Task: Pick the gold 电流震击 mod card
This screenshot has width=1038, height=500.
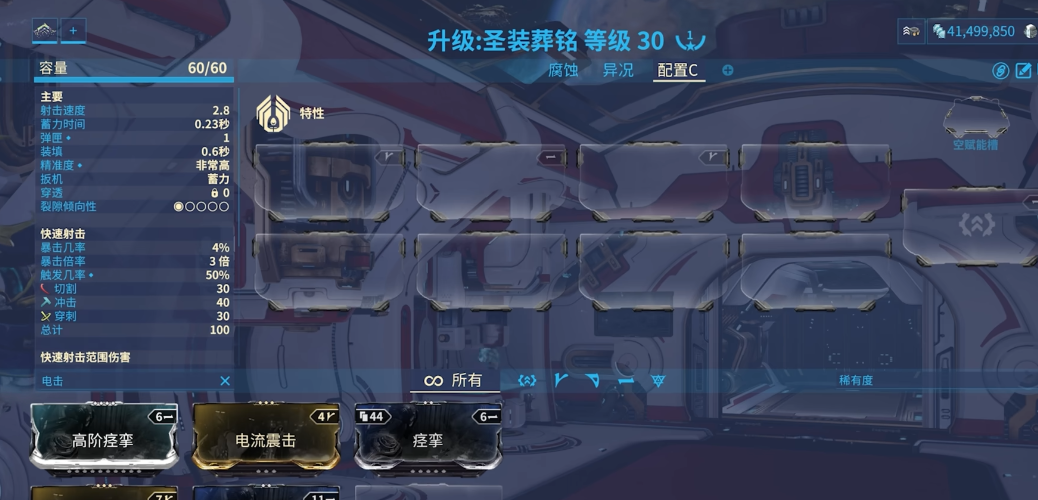Action: 266,439
